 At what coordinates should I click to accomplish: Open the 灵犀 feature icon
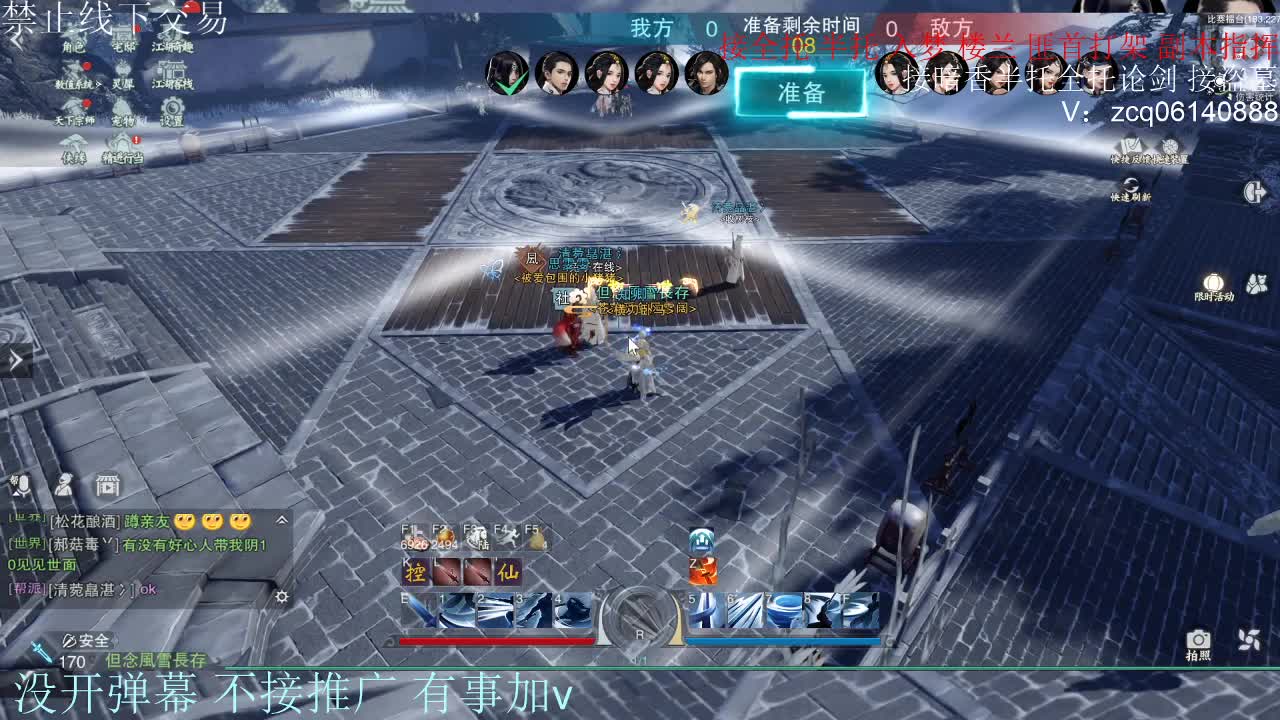point(123,72)
